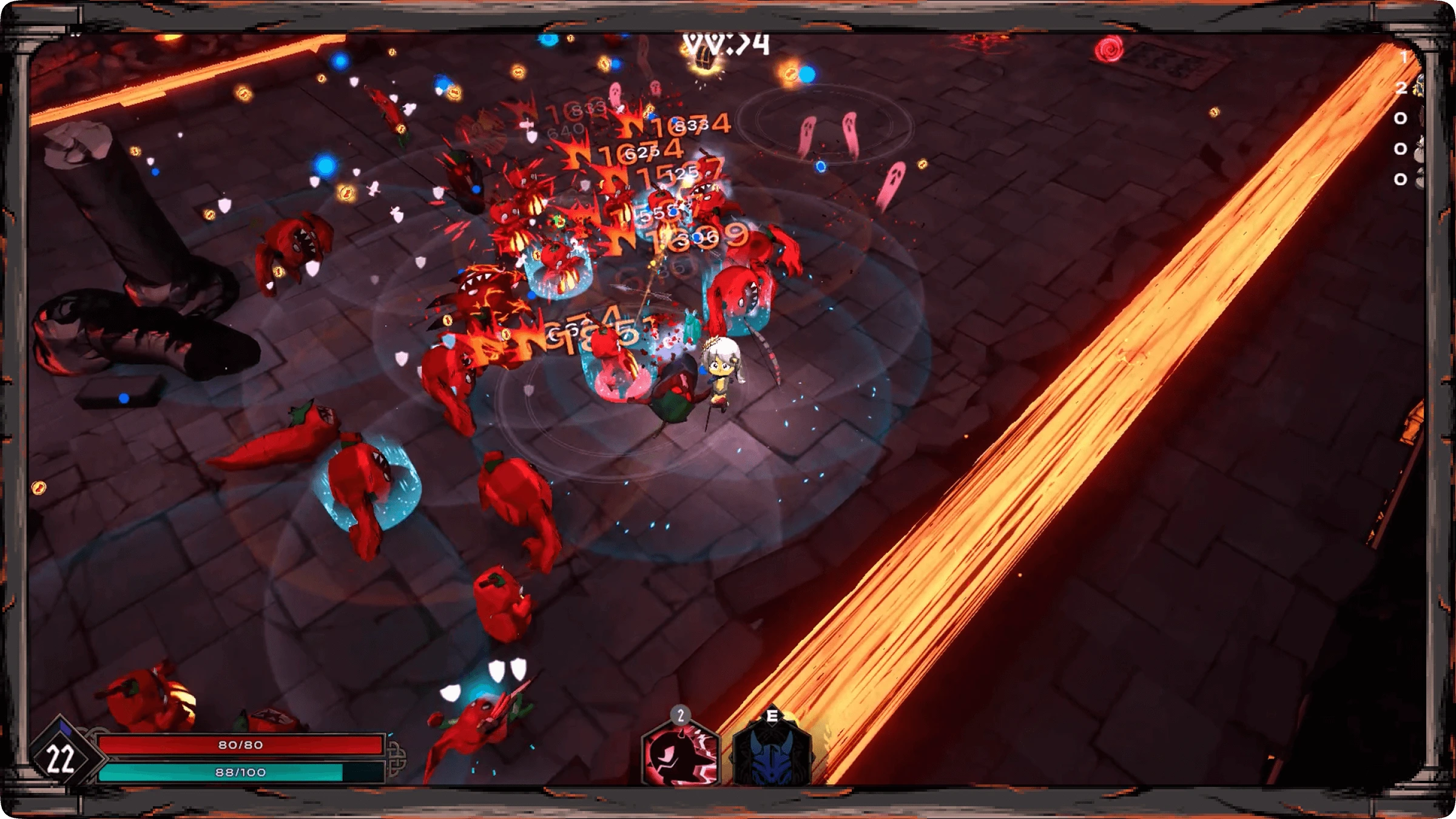1456x819 pixels.
Task: Click the wave counter 1 on right edge
Action: 1404,58
